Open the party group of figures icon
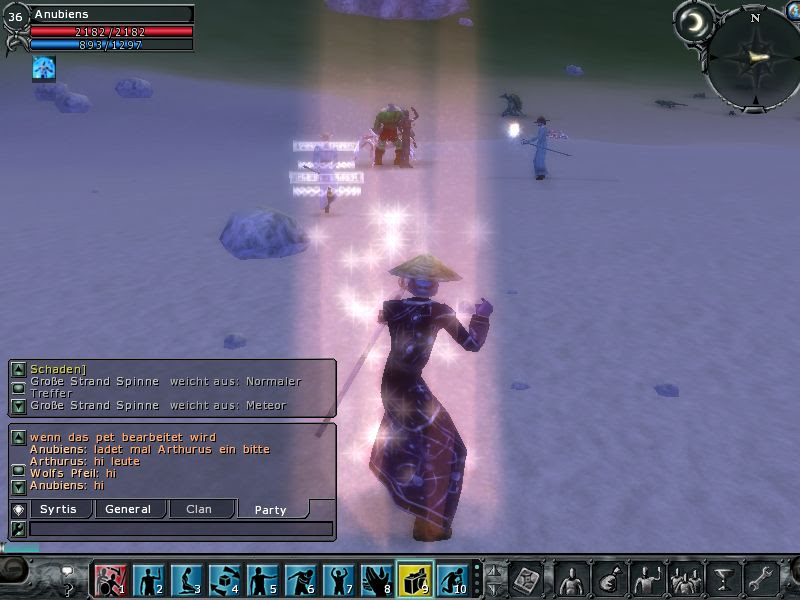 685,580
